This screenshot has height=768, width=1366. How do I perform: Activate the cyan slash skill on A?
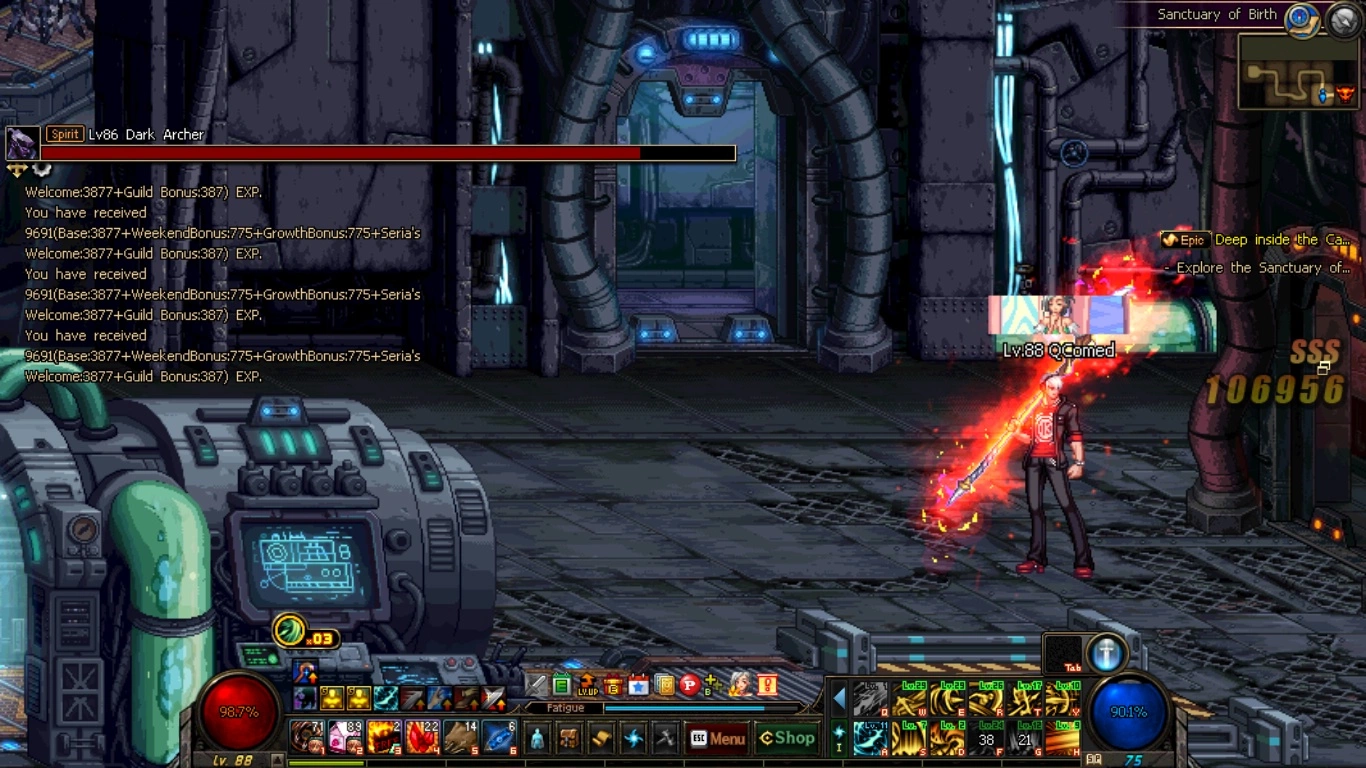click(x=871, y=740)
